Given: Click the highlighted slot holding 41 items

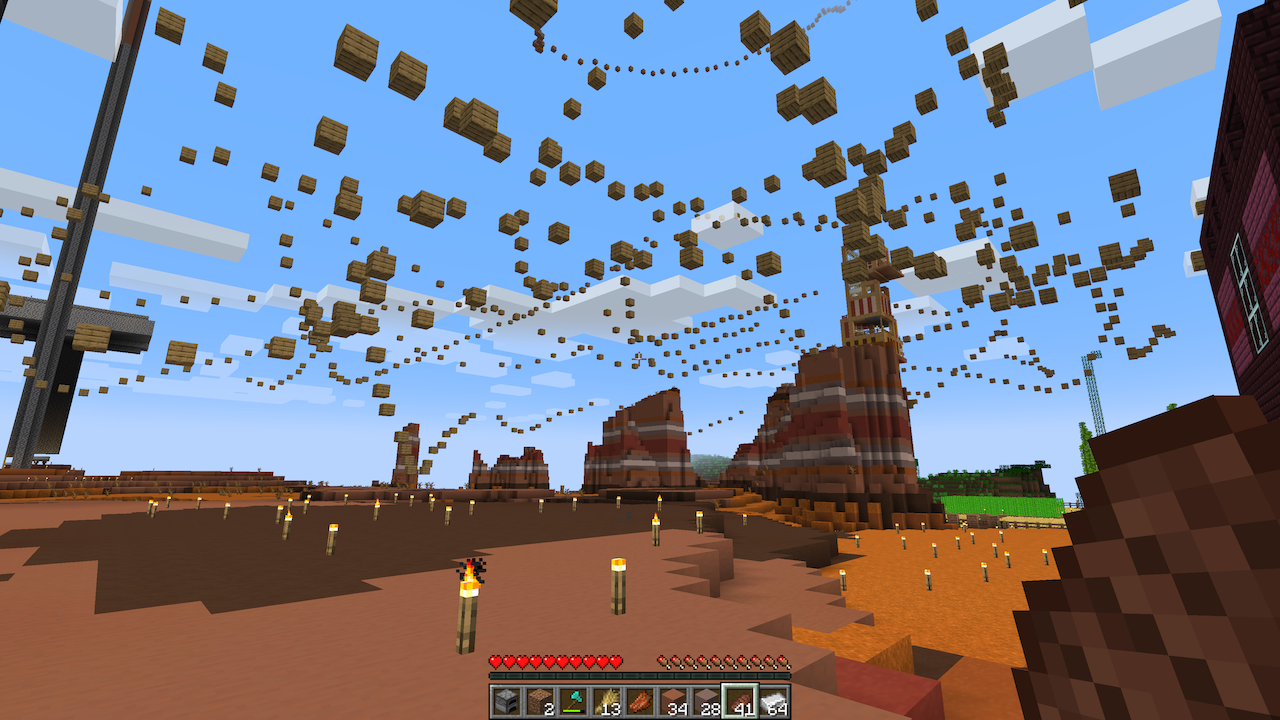Looking at the screenshot, I should click(741, 701).
